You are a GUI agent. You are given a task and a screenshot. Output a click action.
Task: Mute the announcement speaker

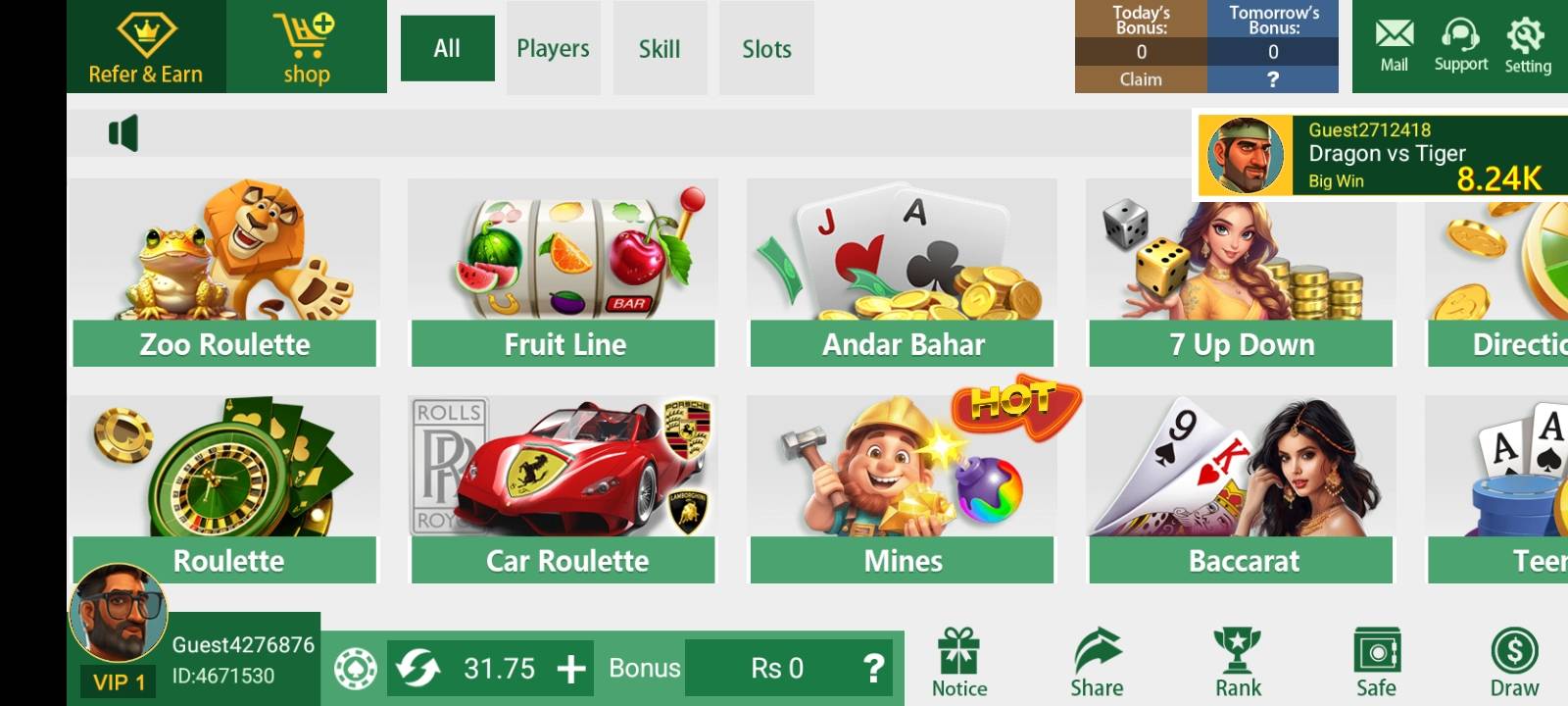click(x=122, y=131)
